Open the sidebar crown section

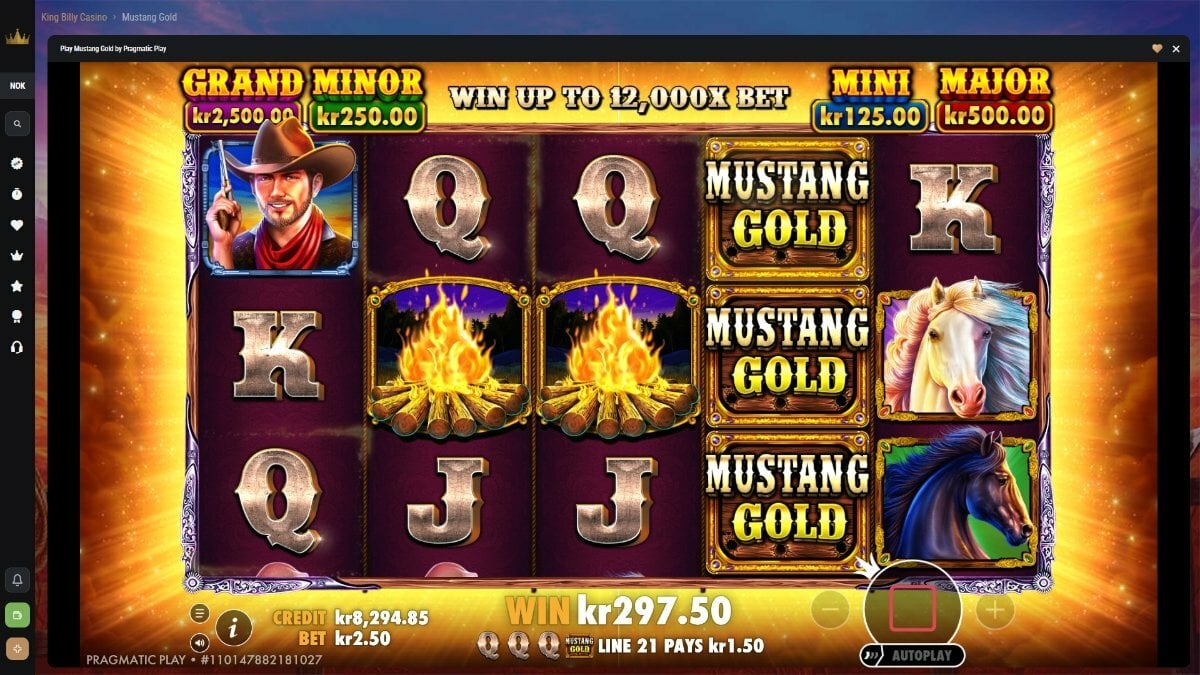(17, 255)
